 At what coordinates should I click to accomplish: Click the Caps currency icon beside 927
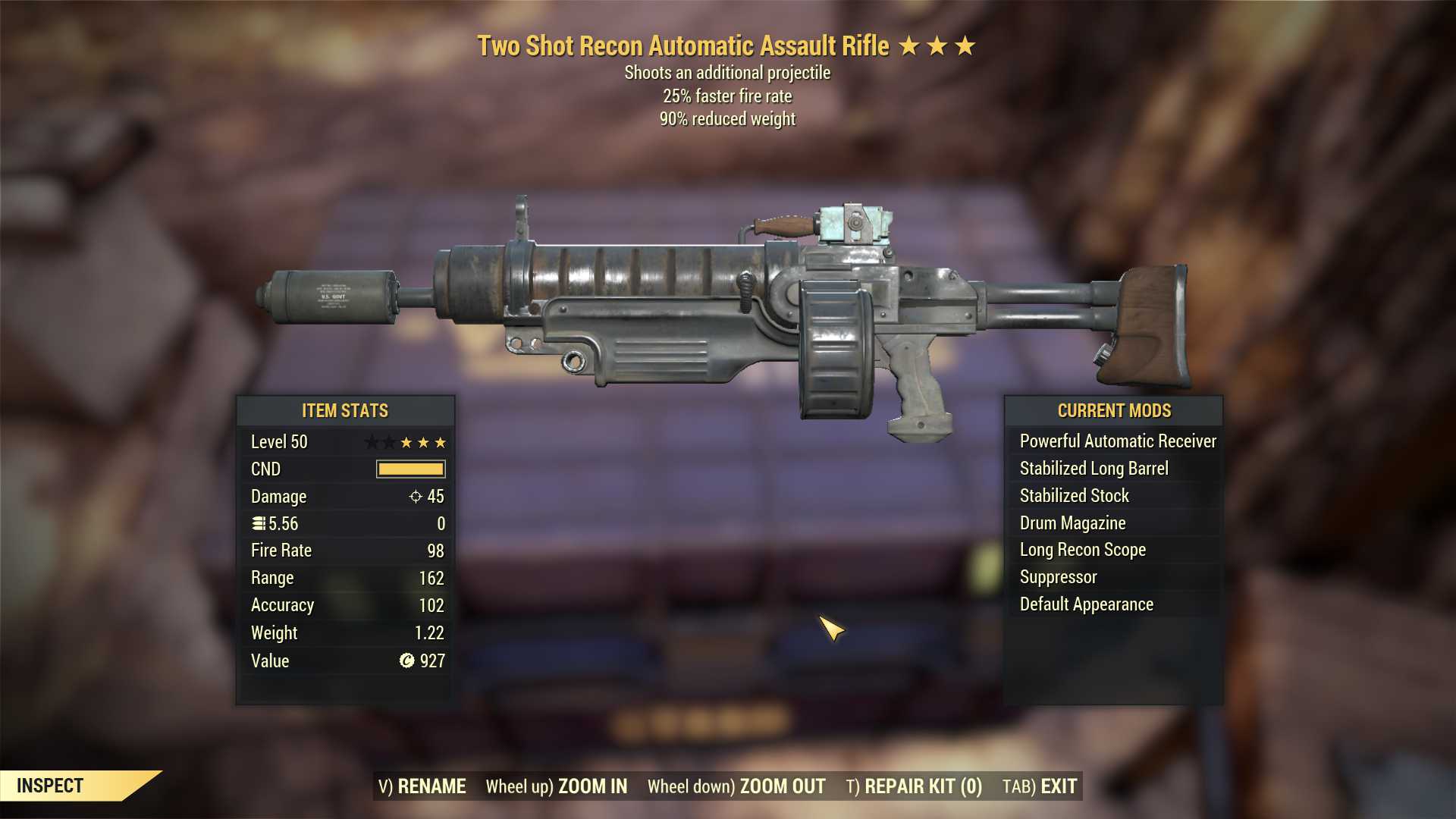coord(406,661)
